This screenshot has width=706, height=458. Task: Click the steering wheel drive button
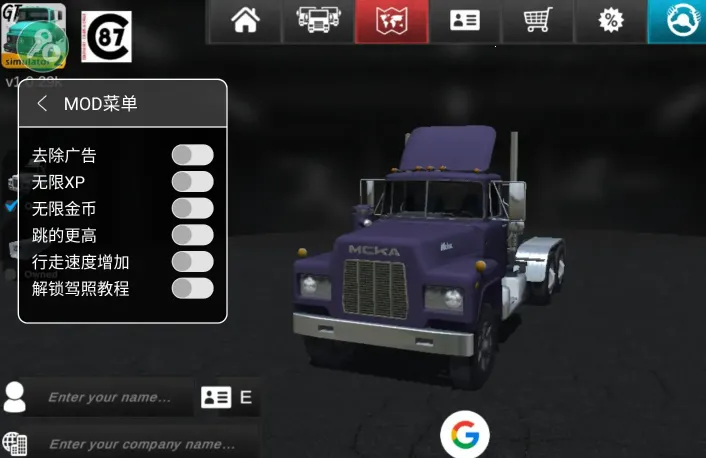(x=679, y=21)
